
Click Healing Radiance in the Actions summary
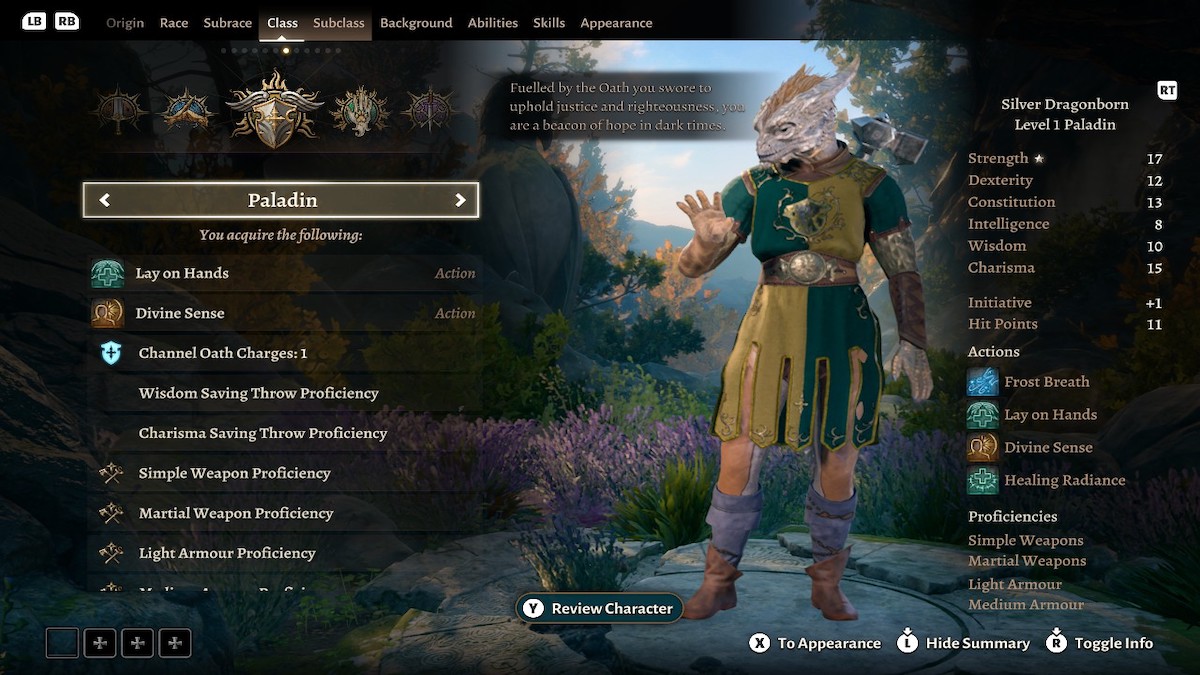pyautogui.click(x=1064, y=480)
